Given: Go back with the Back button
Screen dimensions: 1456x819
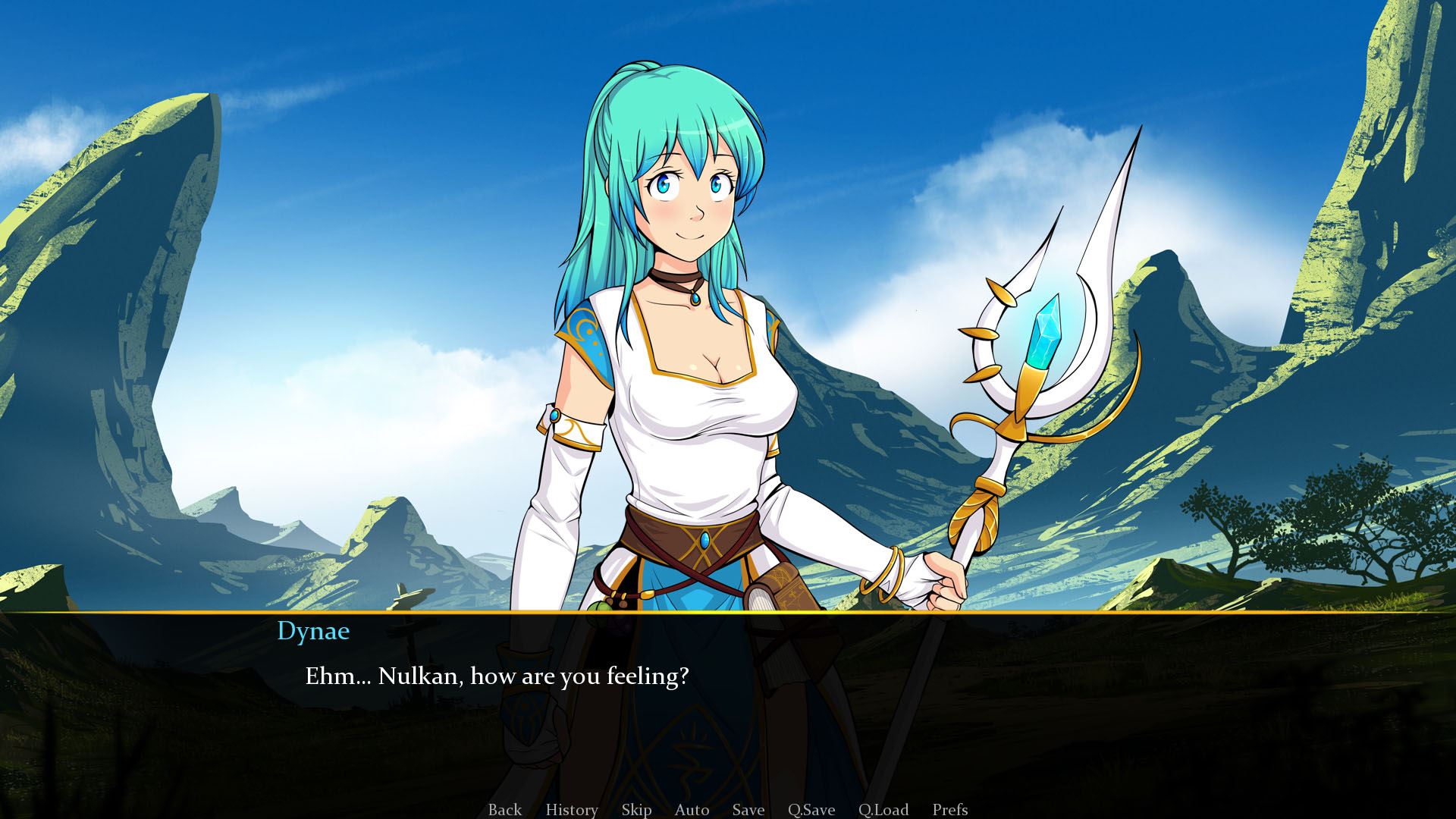Looking at the screenshot, I should 504,809.
